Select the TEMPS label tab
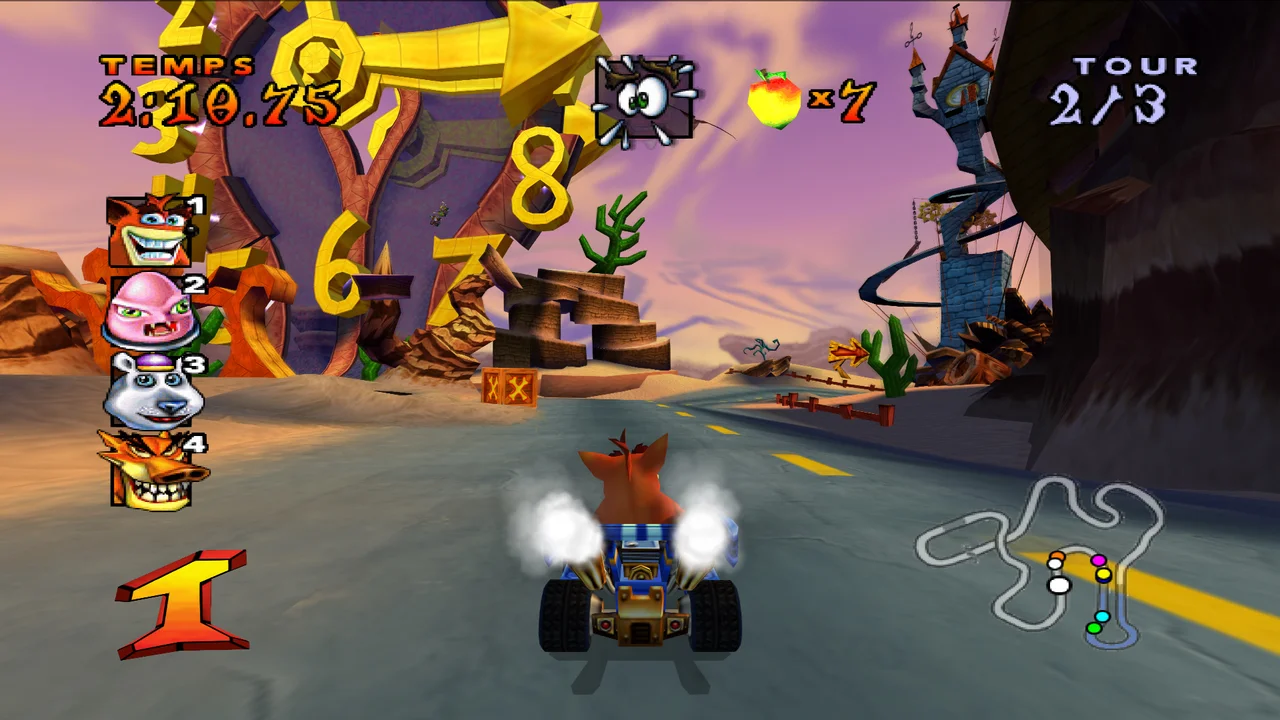 pyautogui.click(x=180, y=67)
